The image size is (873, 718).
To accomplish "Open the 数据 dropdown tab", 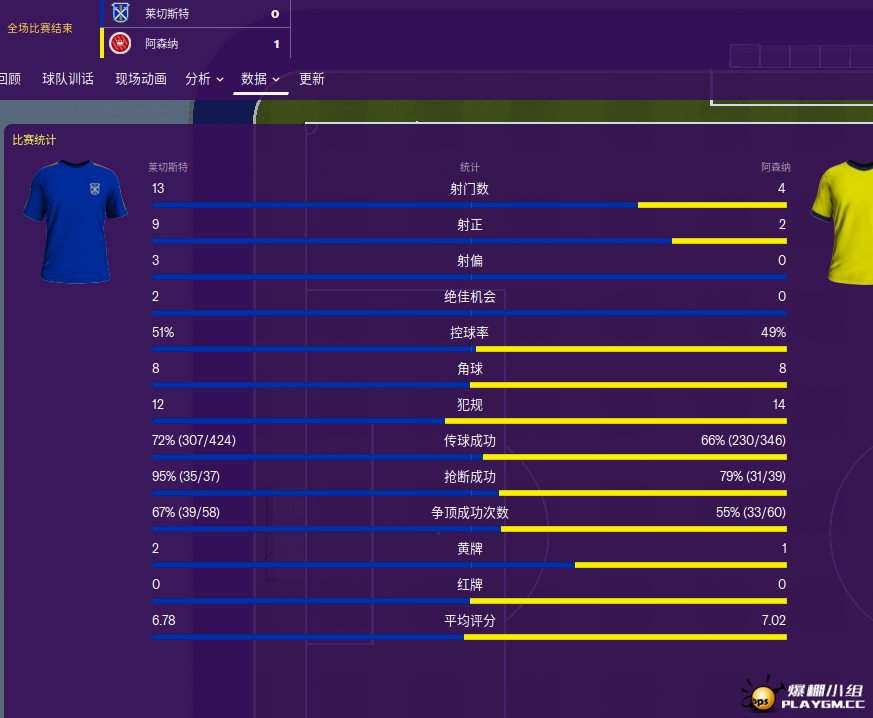I will [260, 79].
